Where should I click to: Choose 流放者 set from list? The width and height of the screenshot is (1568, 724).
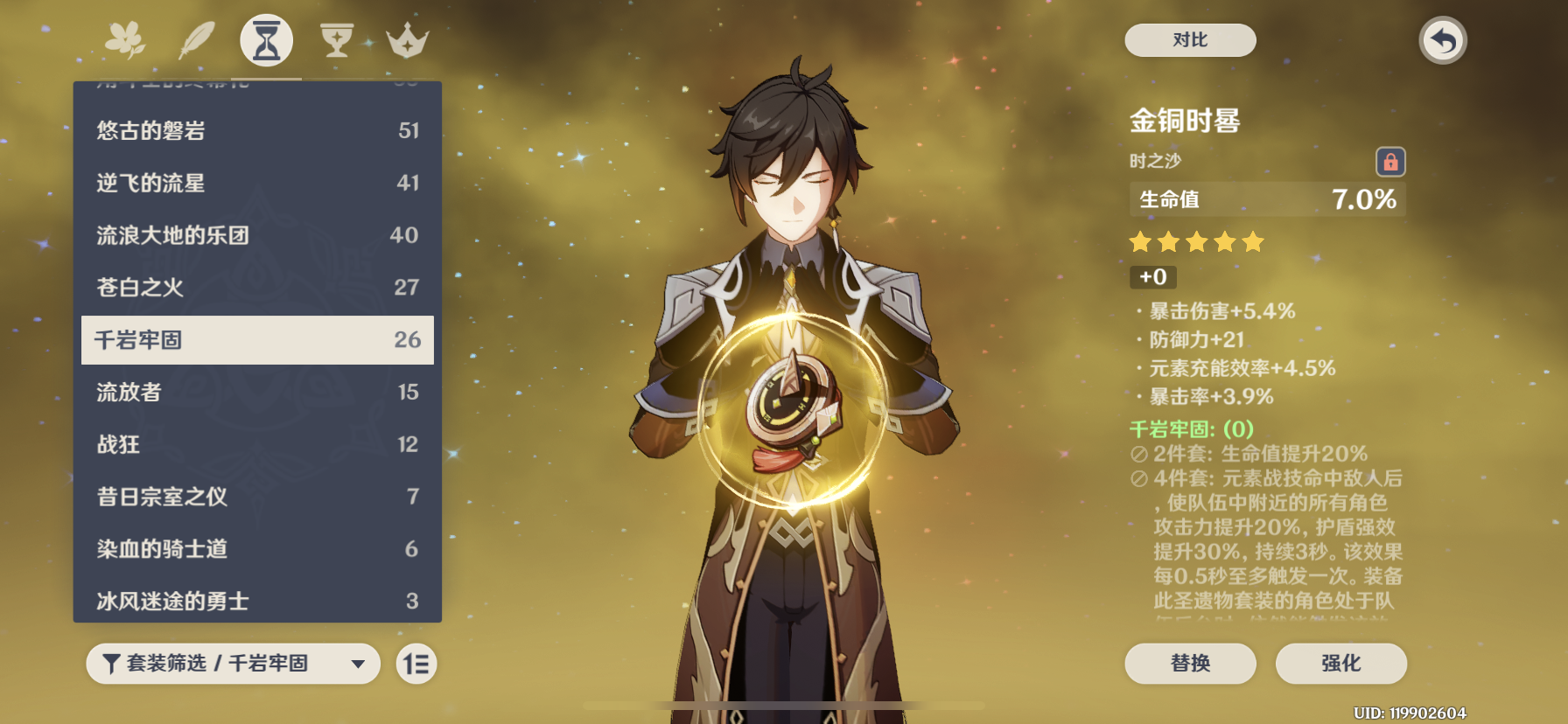click(x=257, y=392)
